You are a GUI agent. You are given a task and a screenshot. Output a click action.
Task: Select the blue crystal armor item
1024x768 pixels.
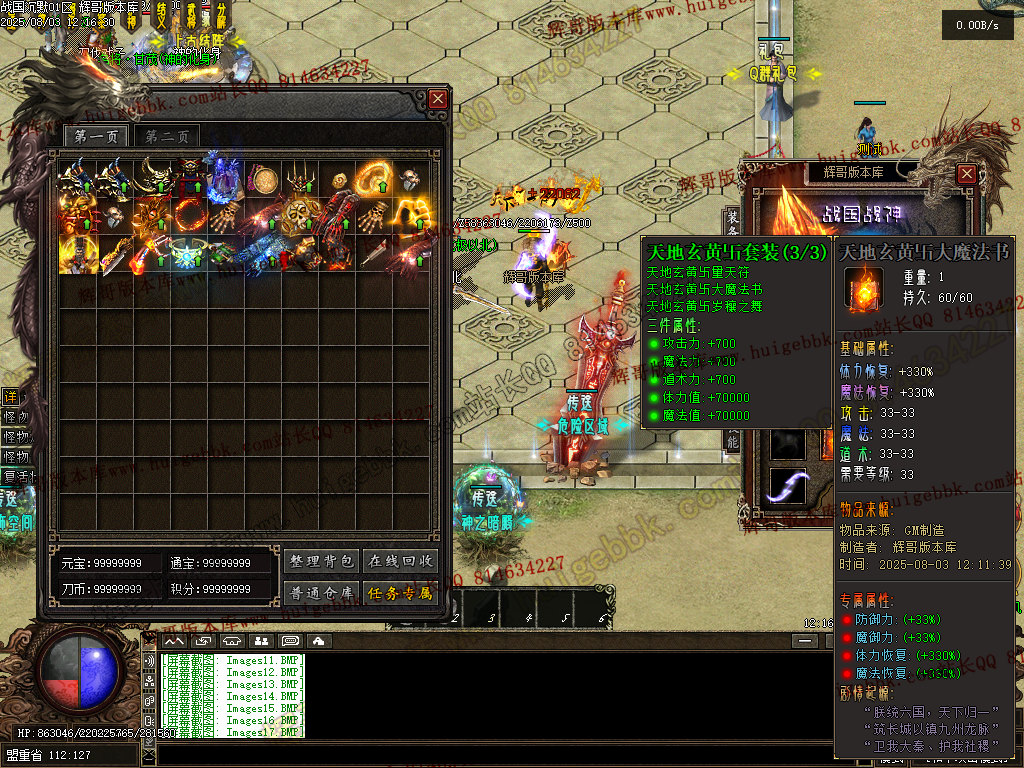[224, 179]
